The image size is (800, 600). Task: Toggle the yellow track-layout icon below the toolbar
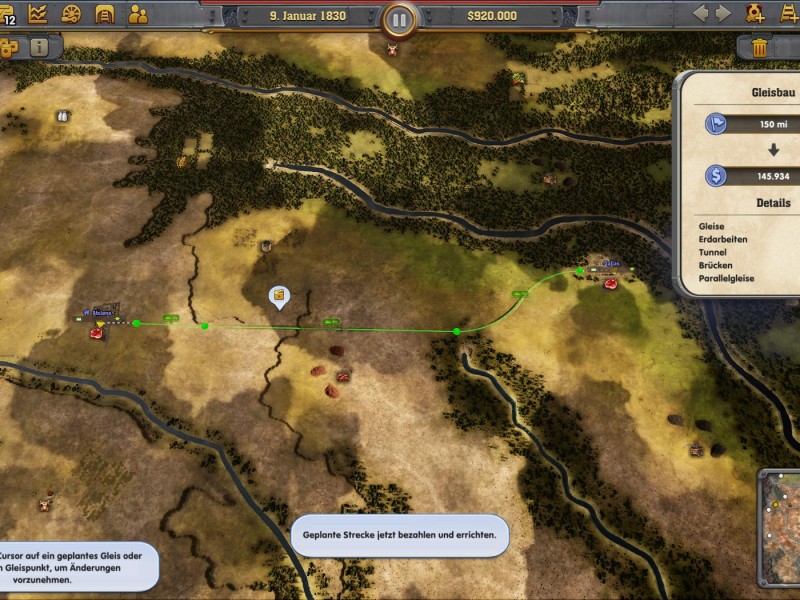click(8, 48)
